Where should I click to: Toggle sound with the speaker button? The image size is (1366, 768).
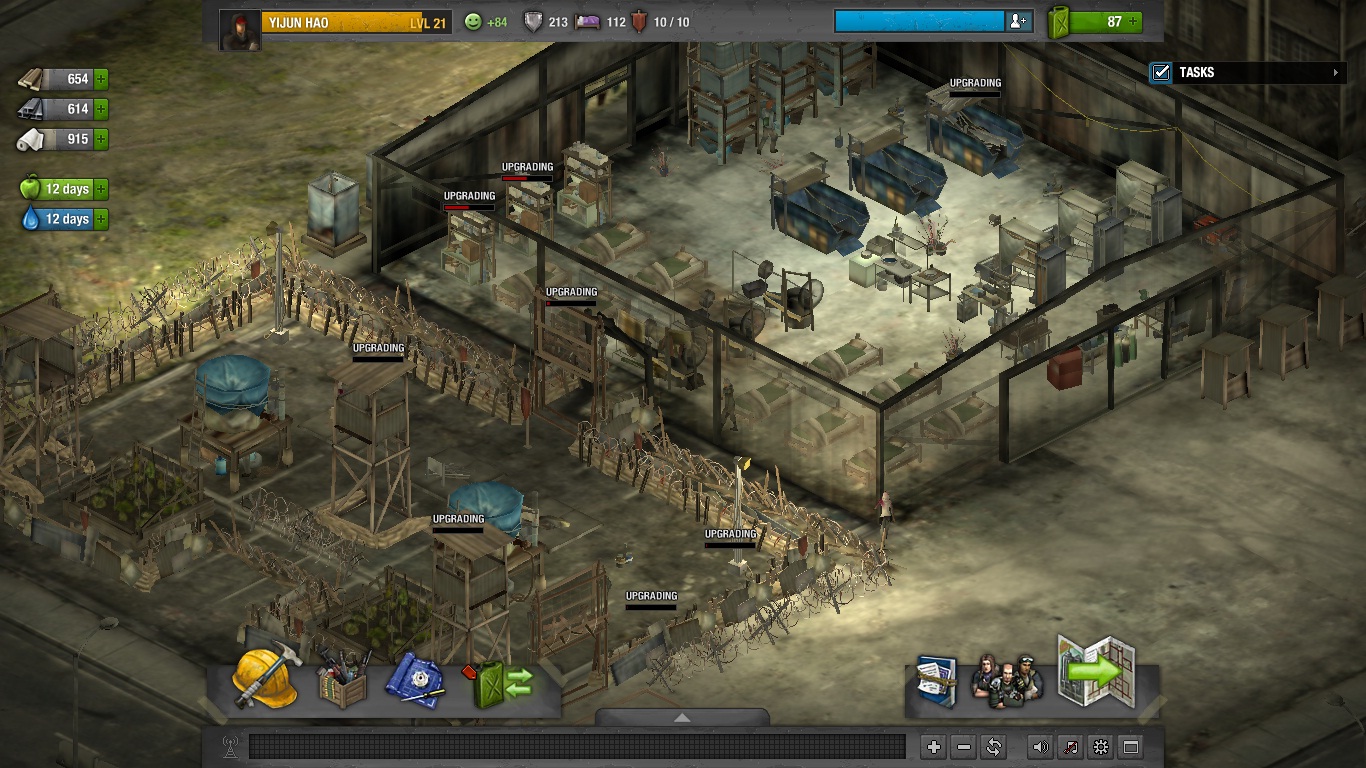point(1040,747)
